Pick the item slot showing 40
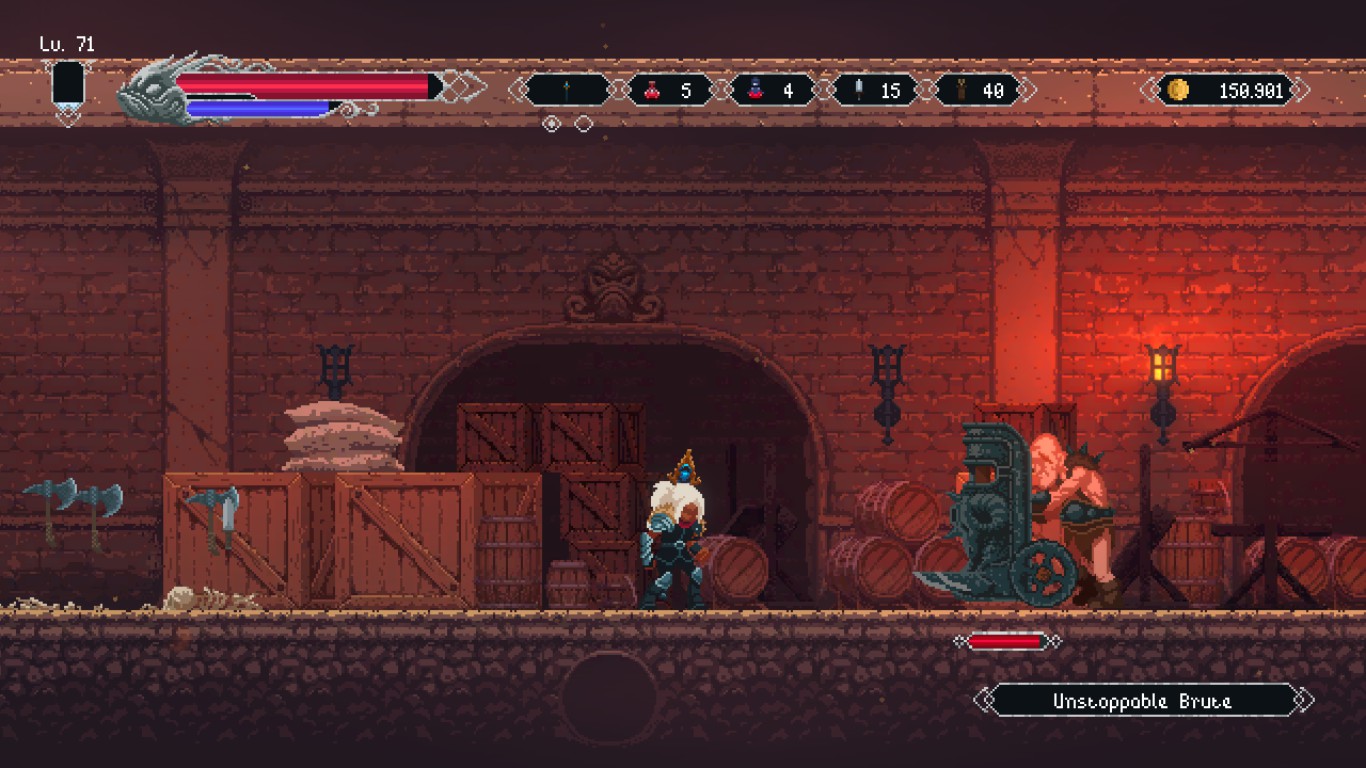Image resolution: width=1366 pixels, height=768 pixels. click(x=978, y=91)
